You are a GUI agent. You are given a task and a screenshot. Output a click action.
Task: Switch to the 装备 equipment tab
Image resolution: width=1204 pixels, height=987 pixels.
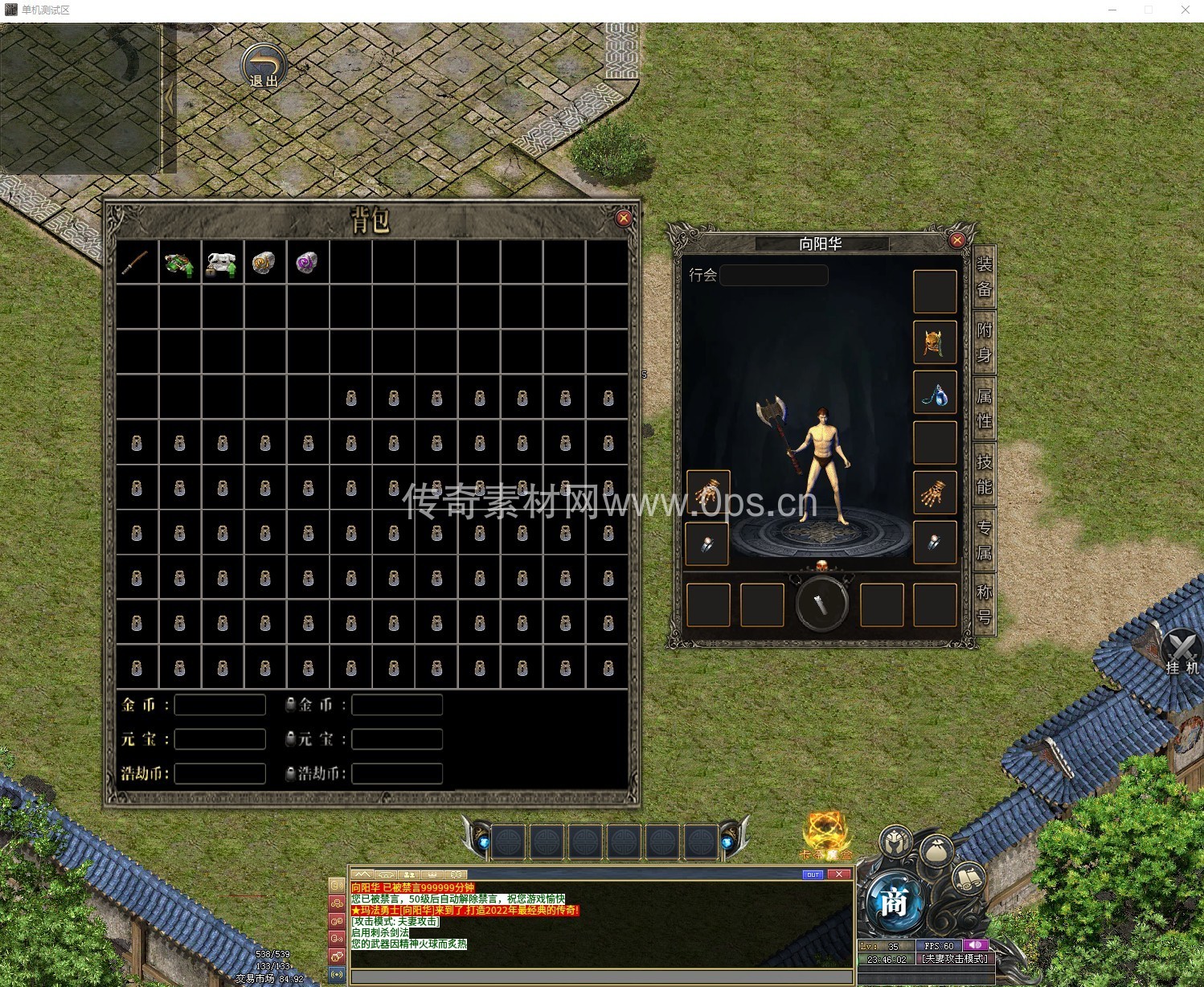point(985,276)
